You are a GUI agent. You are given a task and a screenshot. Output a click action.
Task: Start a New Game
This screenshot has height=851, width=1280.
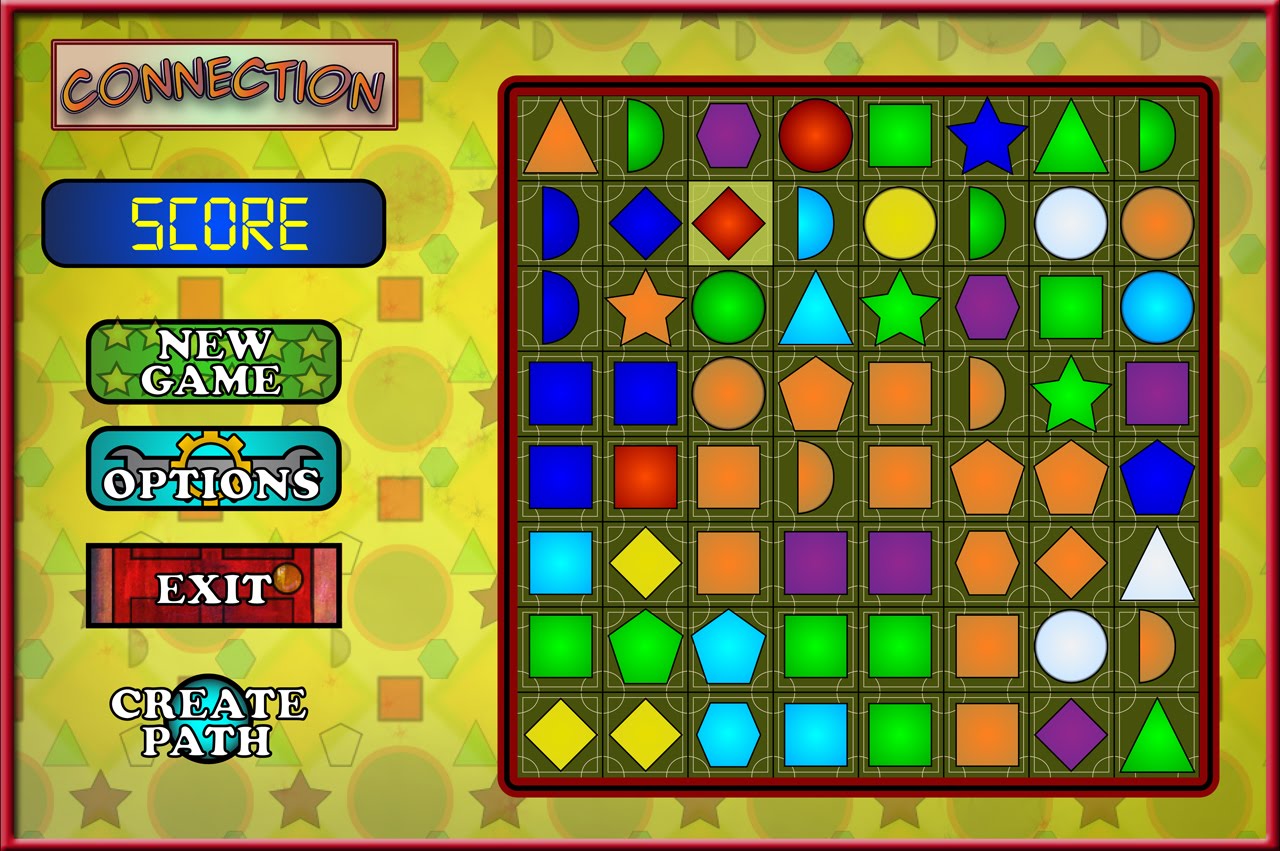click(214, 362)
